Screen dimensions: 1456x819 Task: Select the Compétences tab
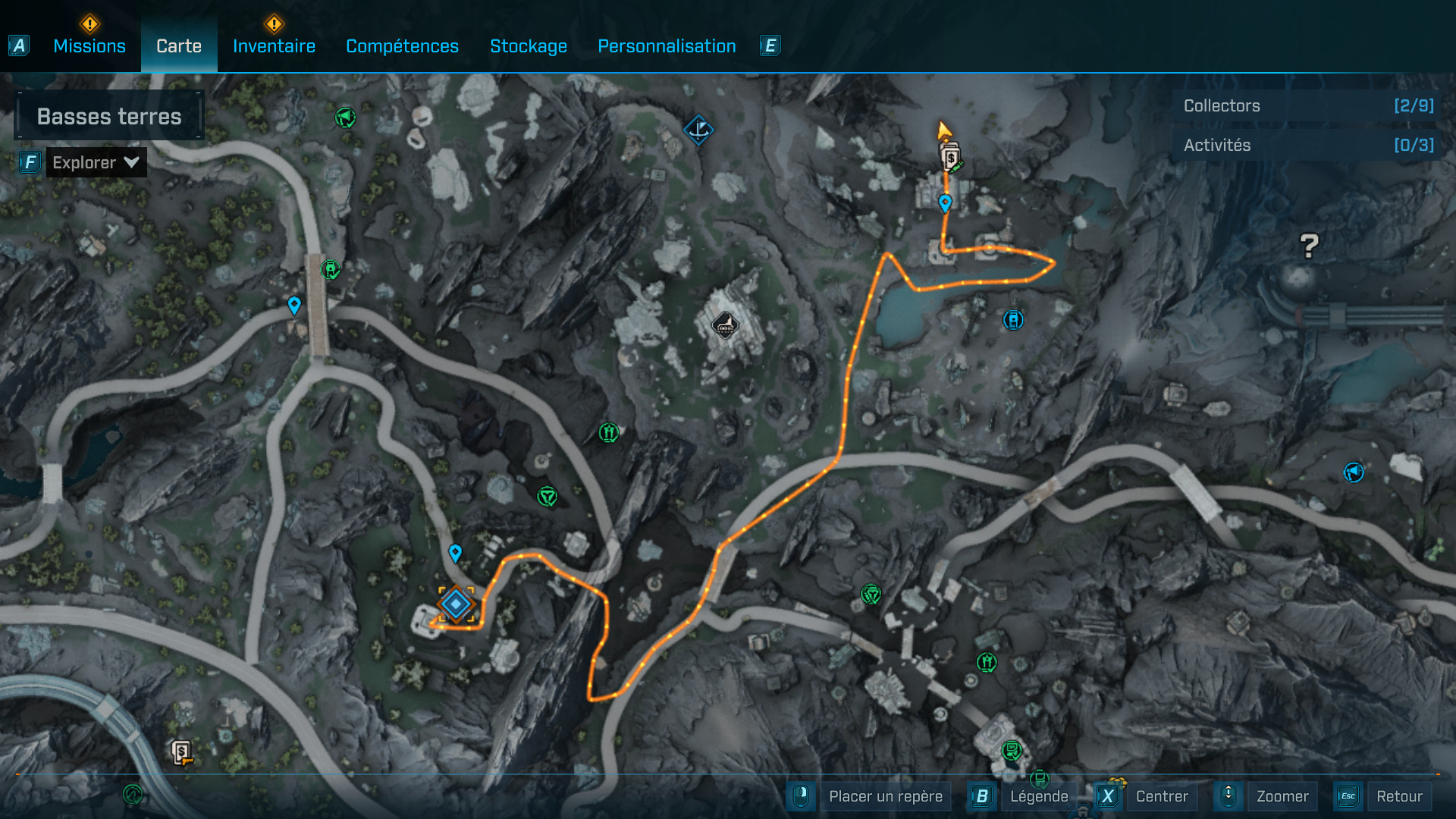tap(402, 46)
